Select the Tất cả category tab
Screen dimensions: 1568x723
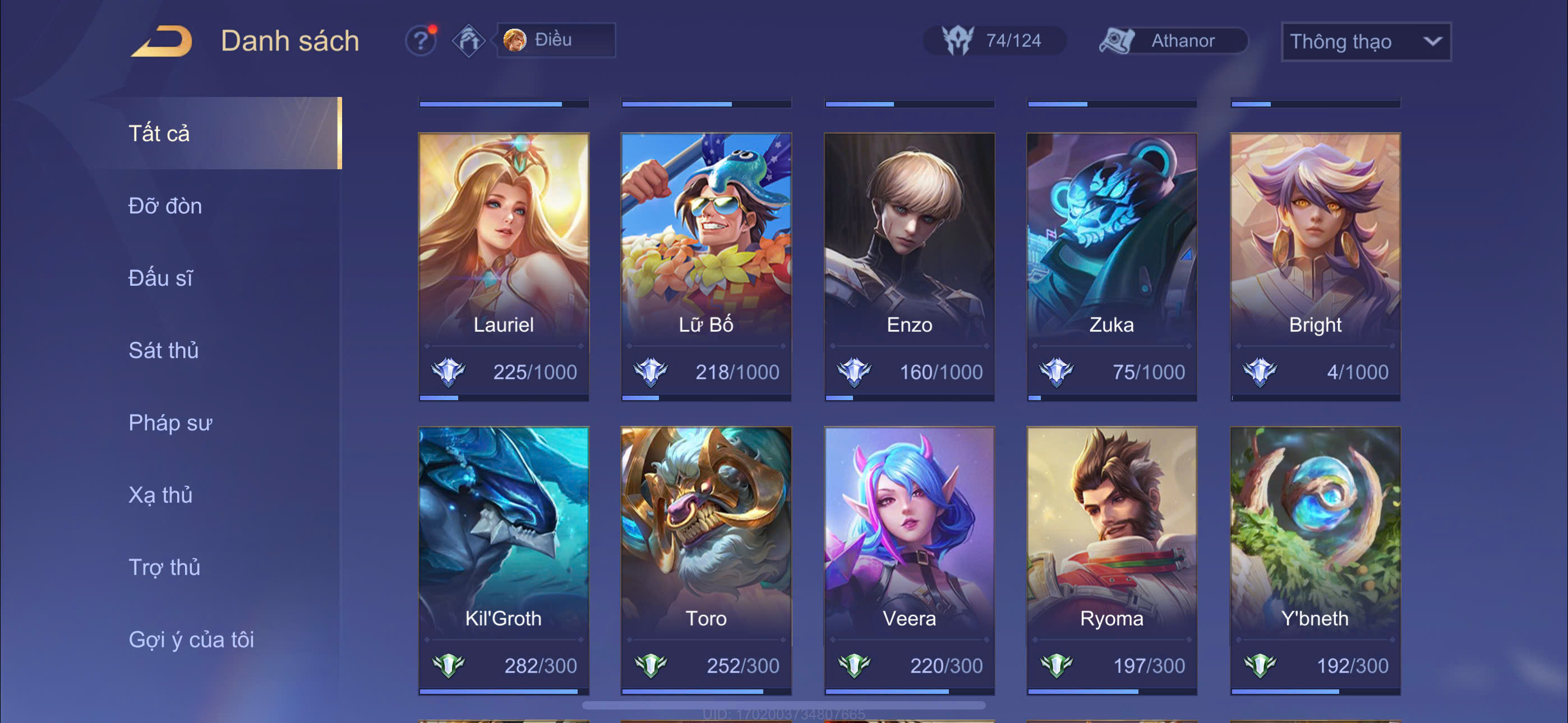[x=159, y=133]
